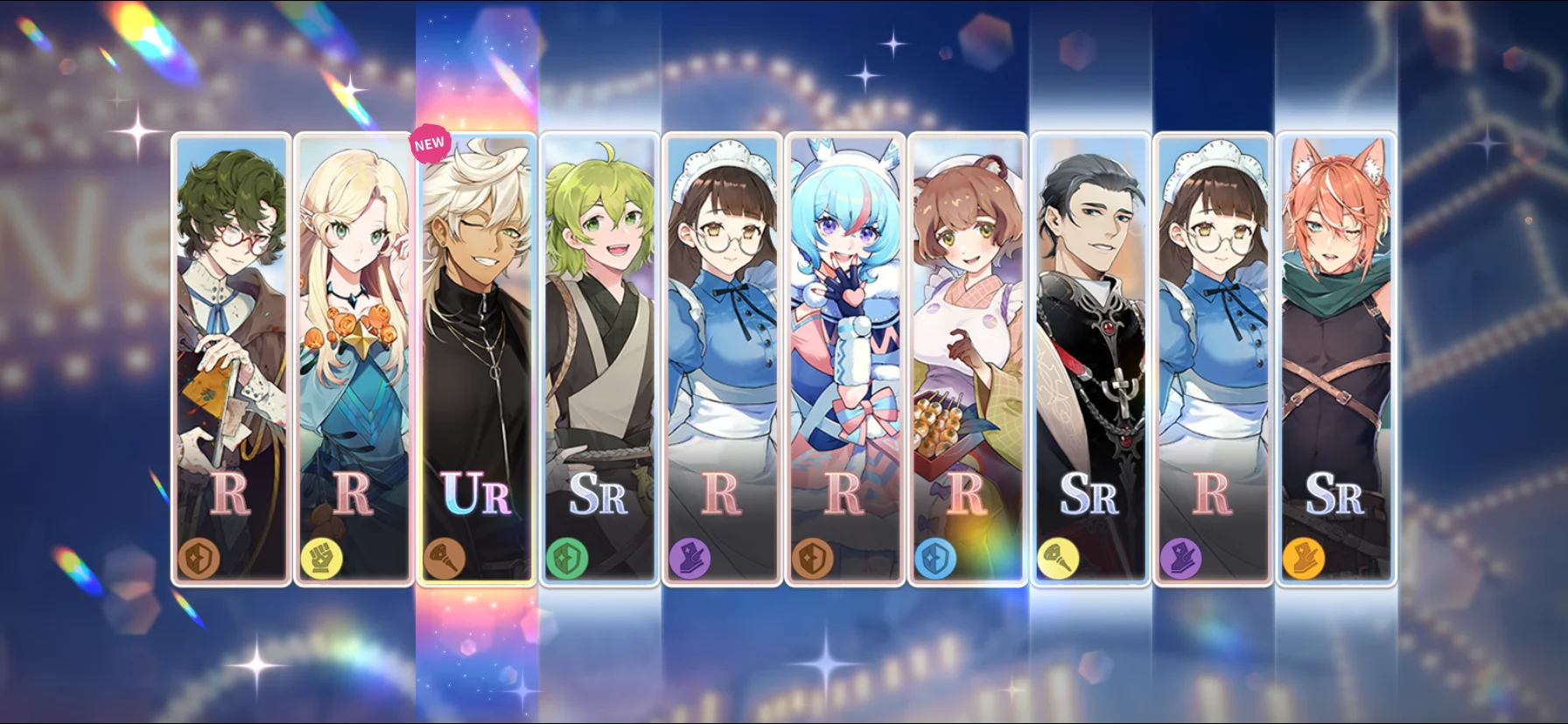Open the NEW white-haired UR card
This screenshot has width=1568, height=724.
pos(476,359)
